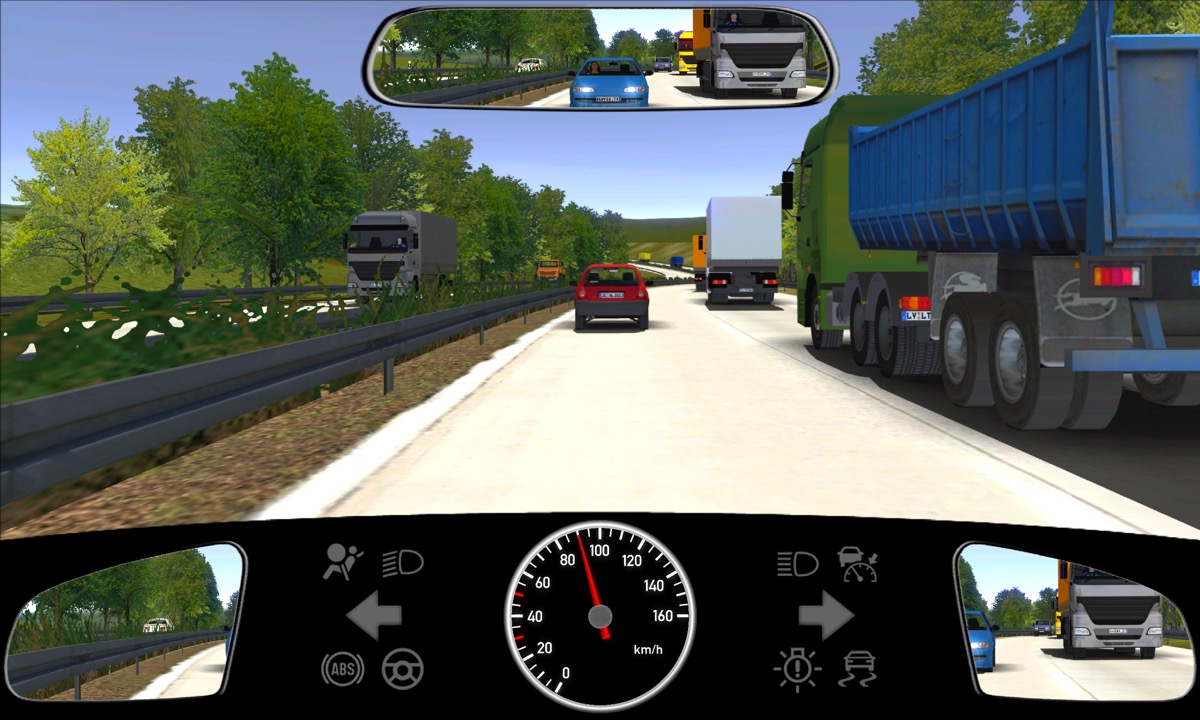Check the interior rearview mirror

click(600, 55)
